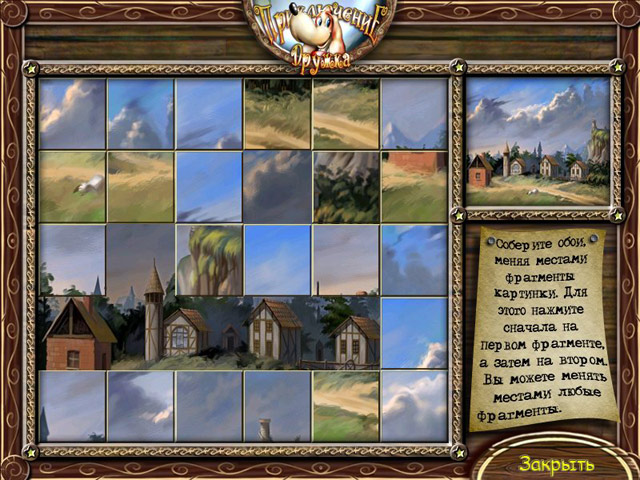Image resolution: width=640 pixels, height=480 pixels.
Task: Pick the dark green bushes tile
Action: pos(346,186)
